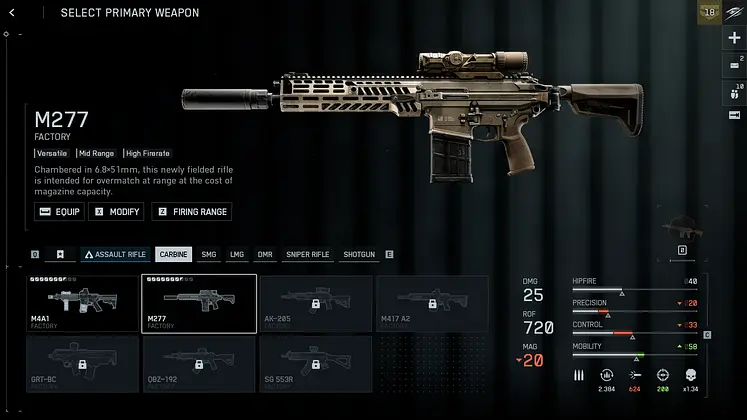747x420 pixels.
Task: Open the LMG category
Action: pos(237,254)
